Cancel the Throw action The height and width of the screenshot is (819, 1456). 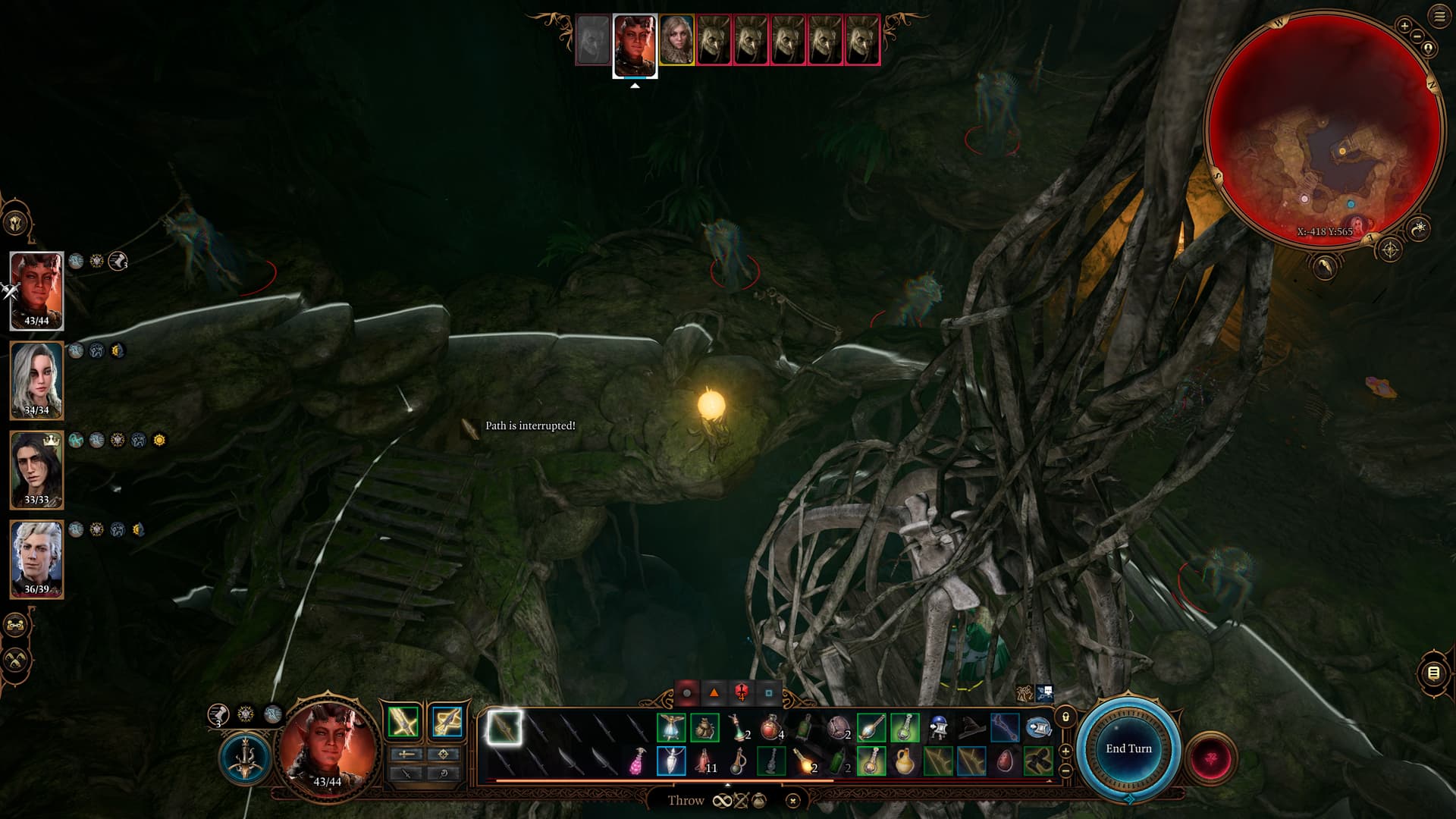792,800
